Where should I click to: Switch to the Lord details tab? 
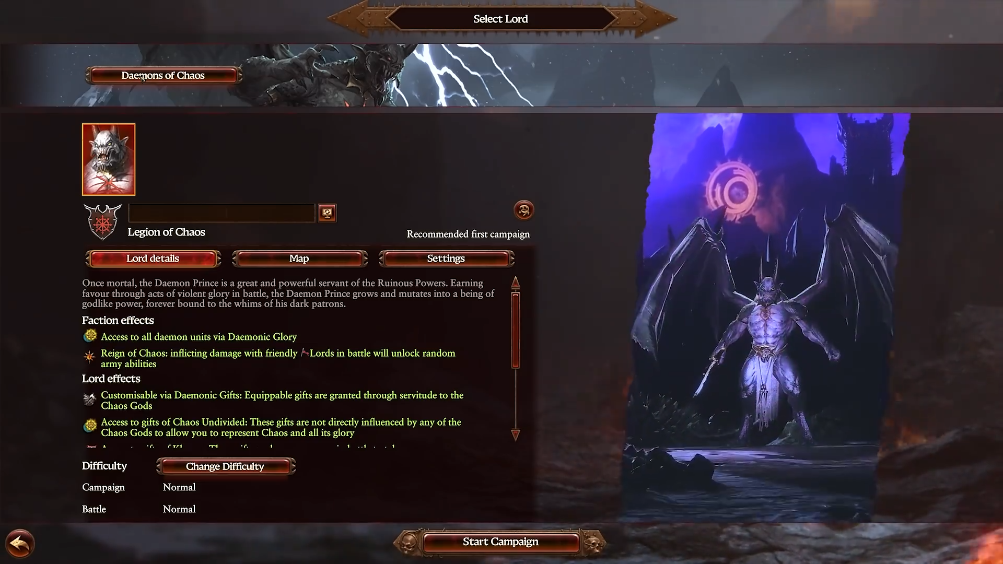(x=153, y=259)
